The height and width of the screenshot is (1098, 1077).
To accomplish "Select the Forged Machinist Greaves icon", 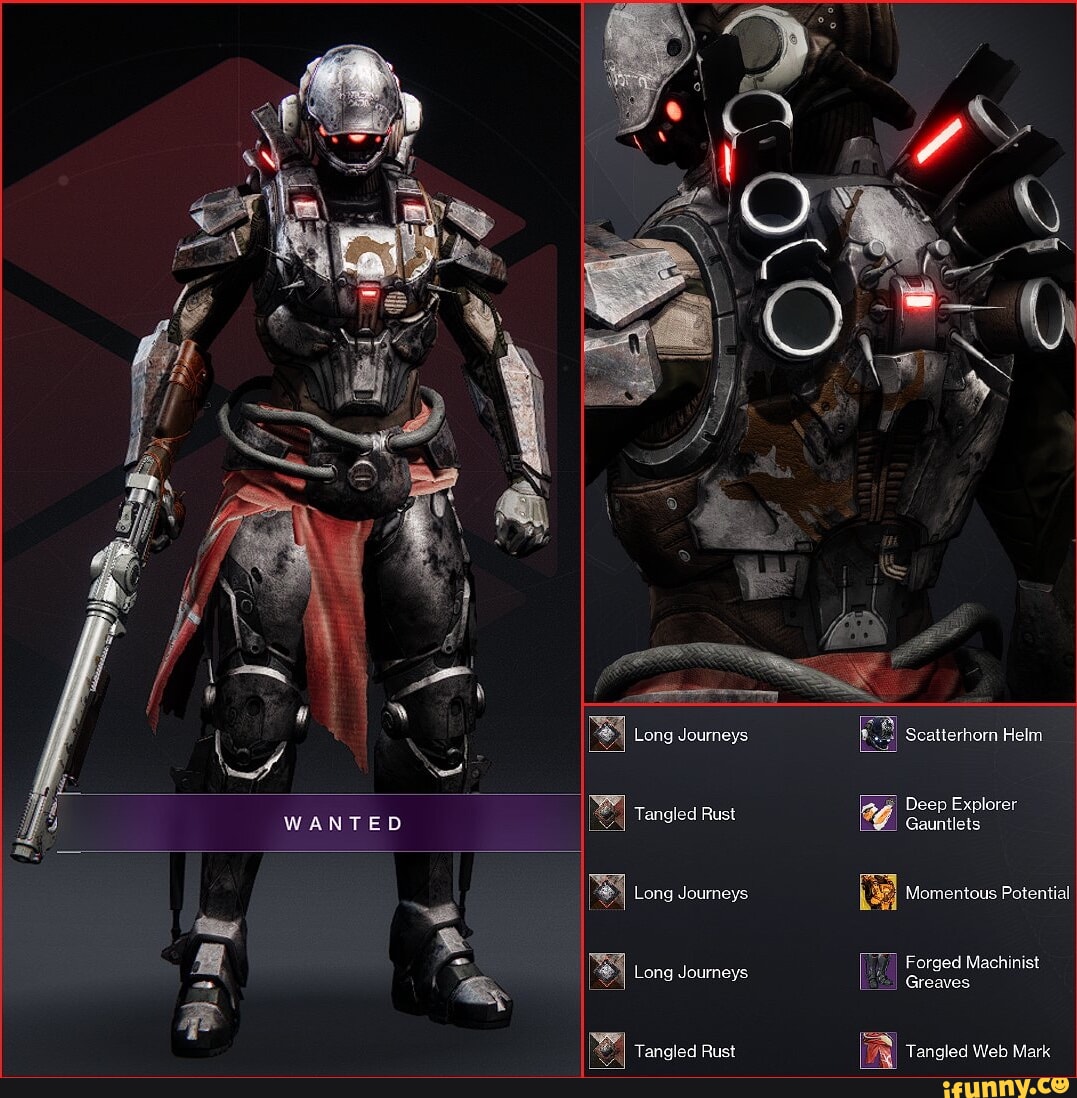I will pyautogui.click(x=878, y=971).
